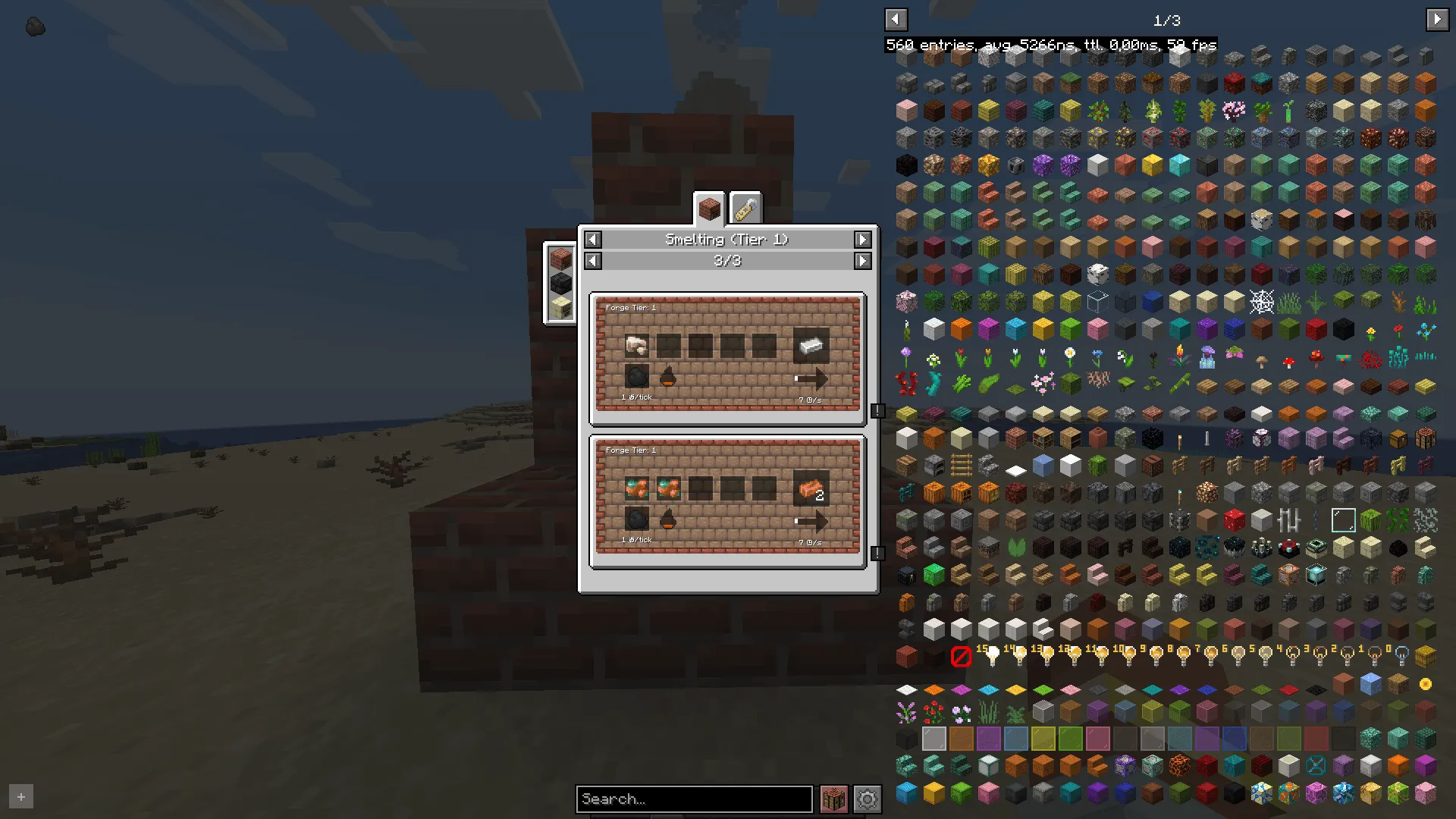
Task: Open the EMI settings gear icon
Action: 867,799
